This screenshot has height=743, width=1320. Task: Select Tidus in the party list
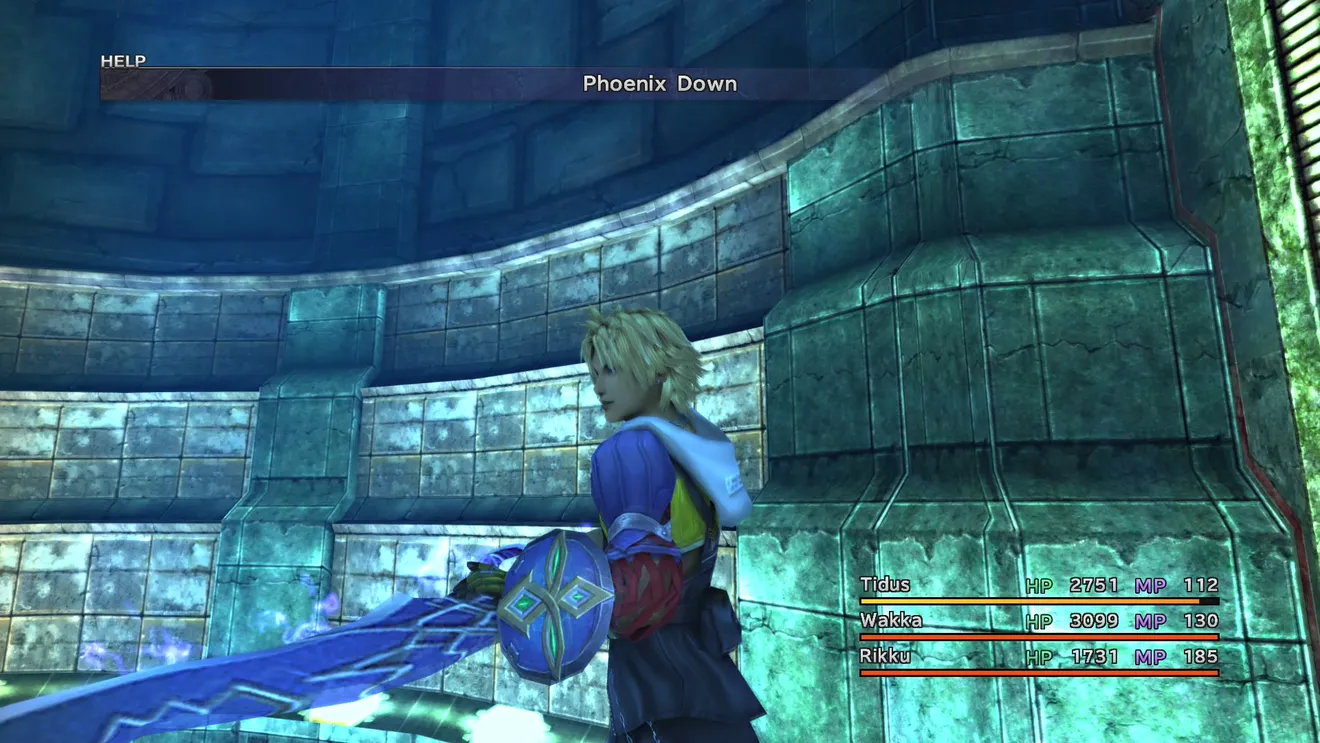coord(884,585)
